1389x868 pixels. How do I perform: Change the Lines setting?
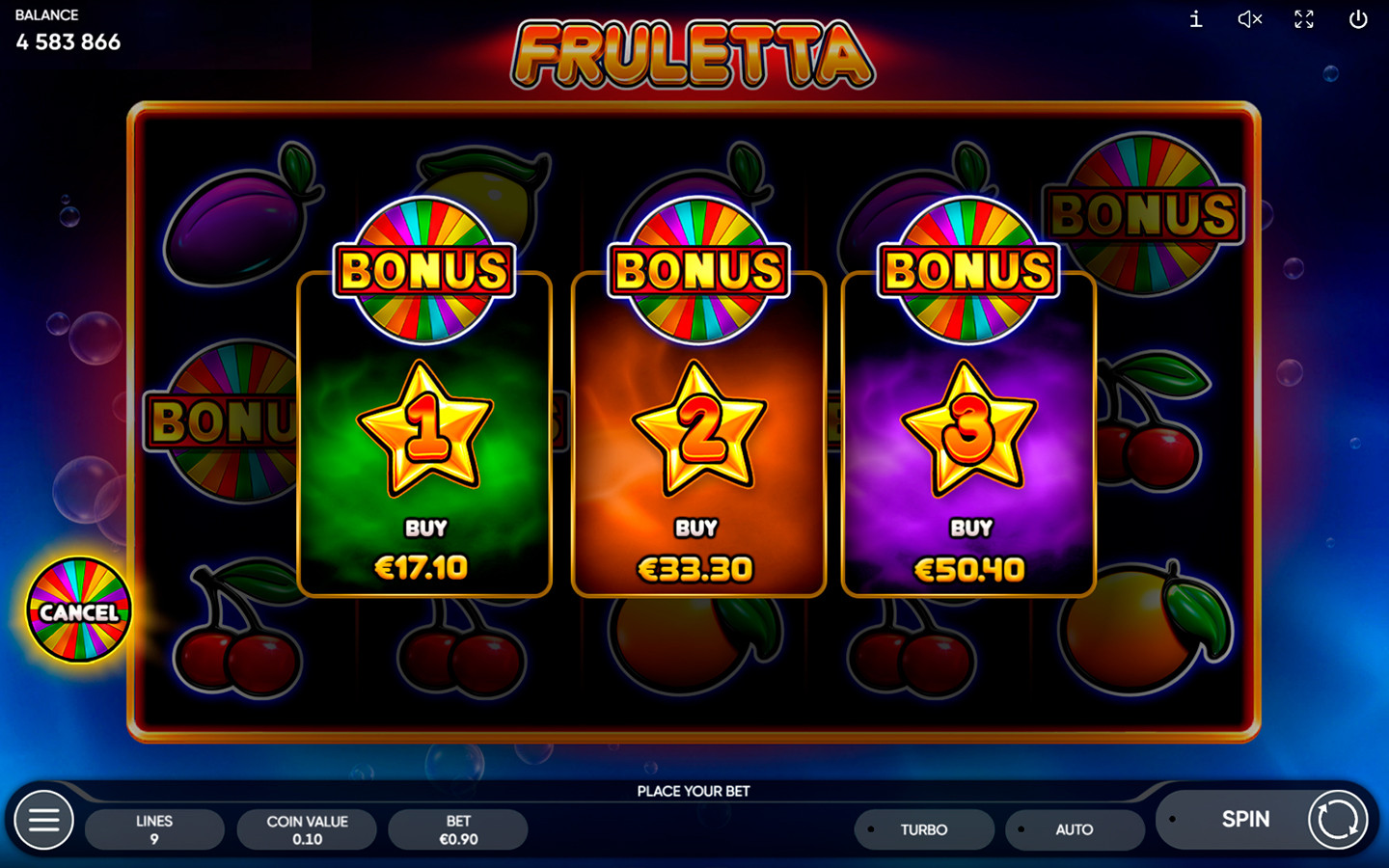pyautogui.click(x=154, y=829)
